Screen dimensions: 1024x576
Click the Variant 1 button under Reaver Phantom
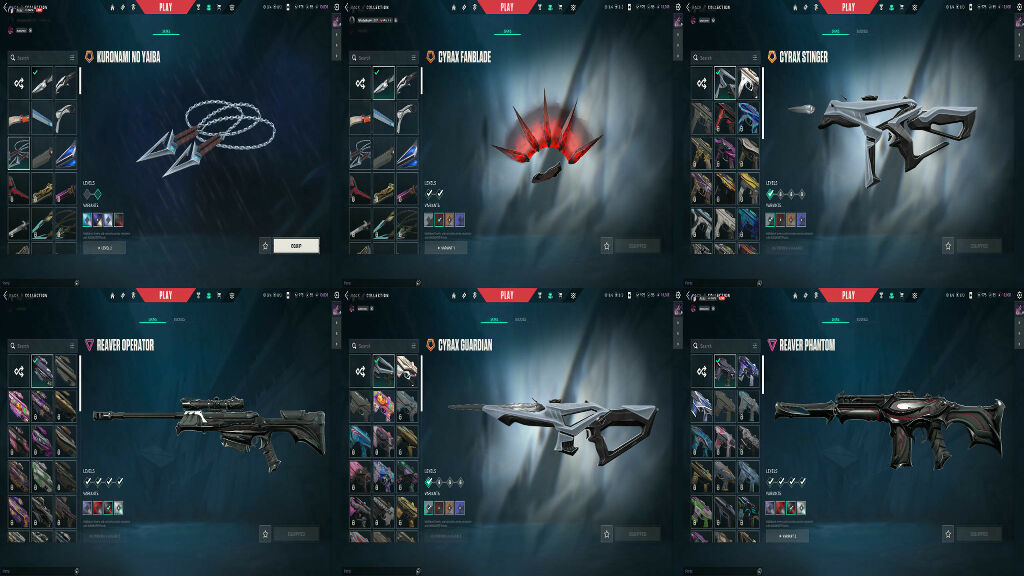(787, 535)
